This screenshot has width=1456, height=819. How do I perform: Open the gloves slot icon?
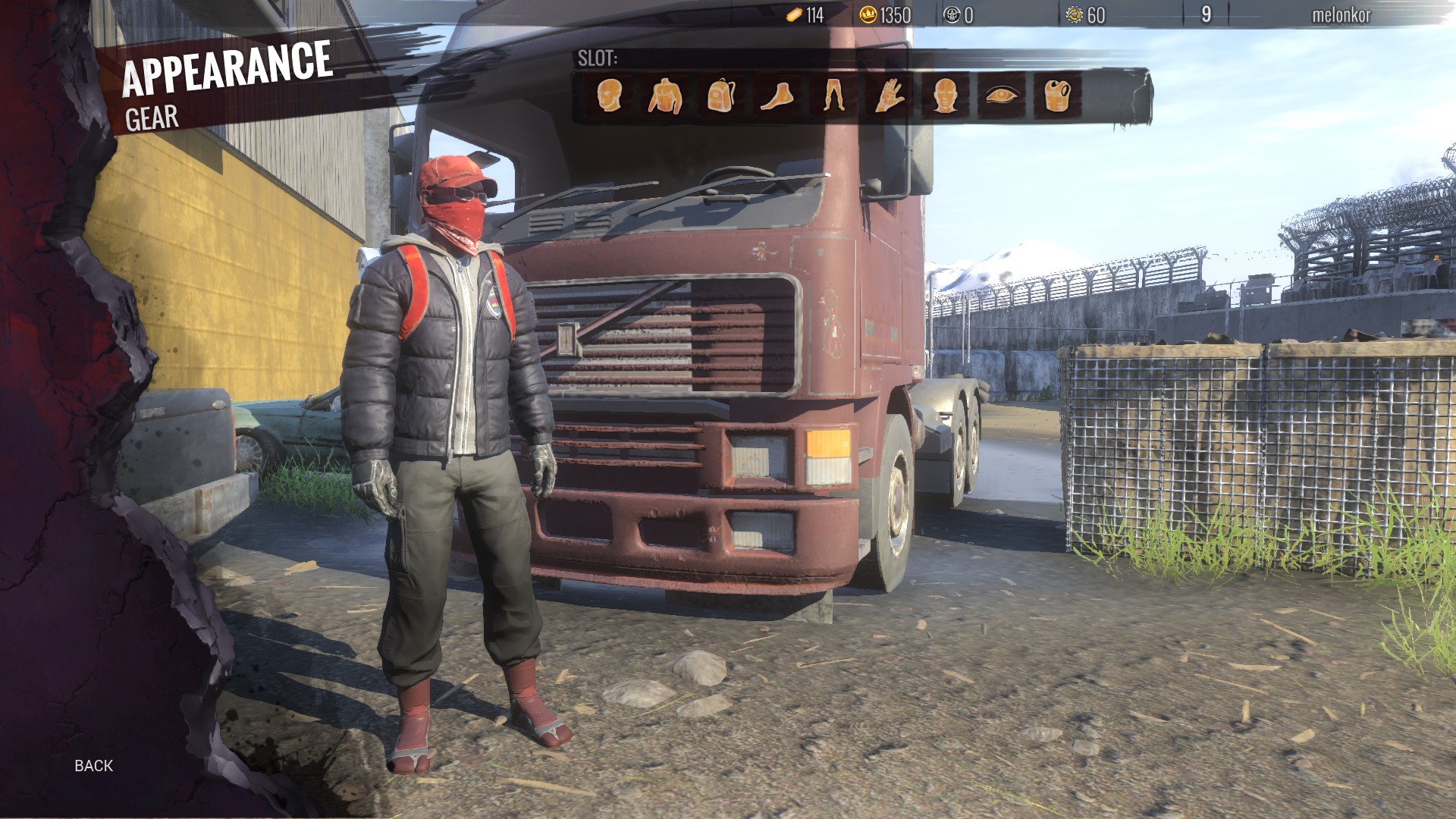click(889, 97)
